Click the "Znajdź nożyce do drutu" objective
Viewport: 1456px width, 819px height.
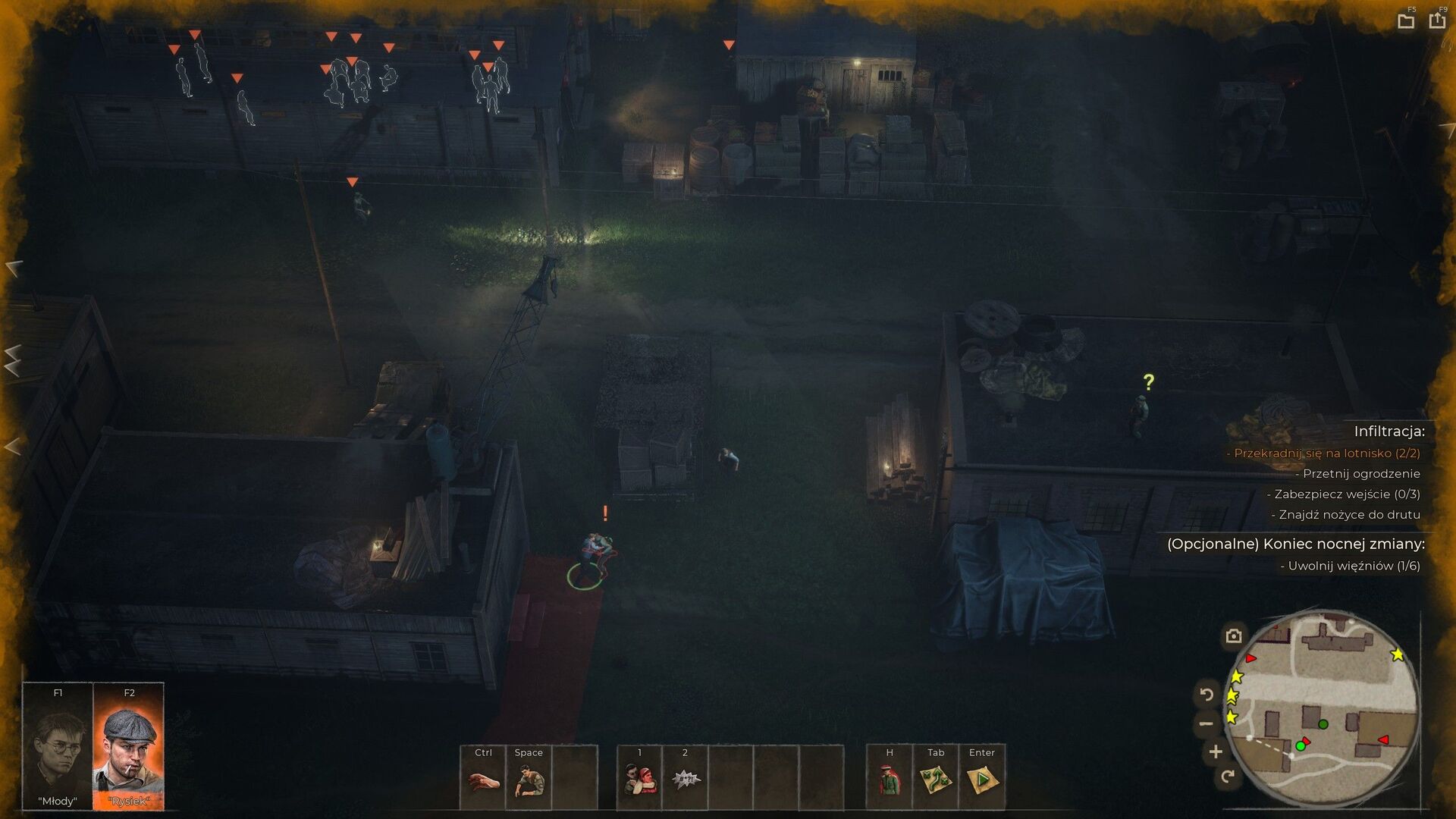click(1349, 515)
